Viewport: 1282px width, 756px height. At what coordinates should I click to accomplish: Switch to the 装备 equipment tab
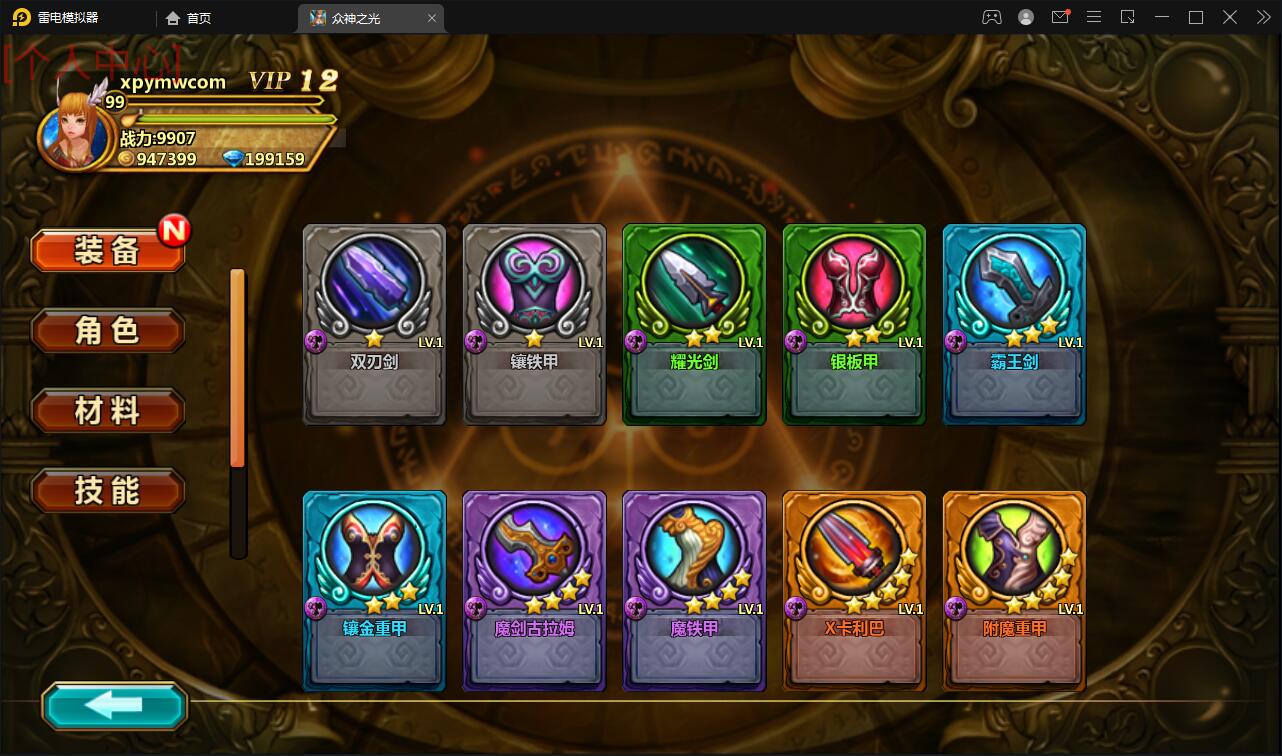108,251
